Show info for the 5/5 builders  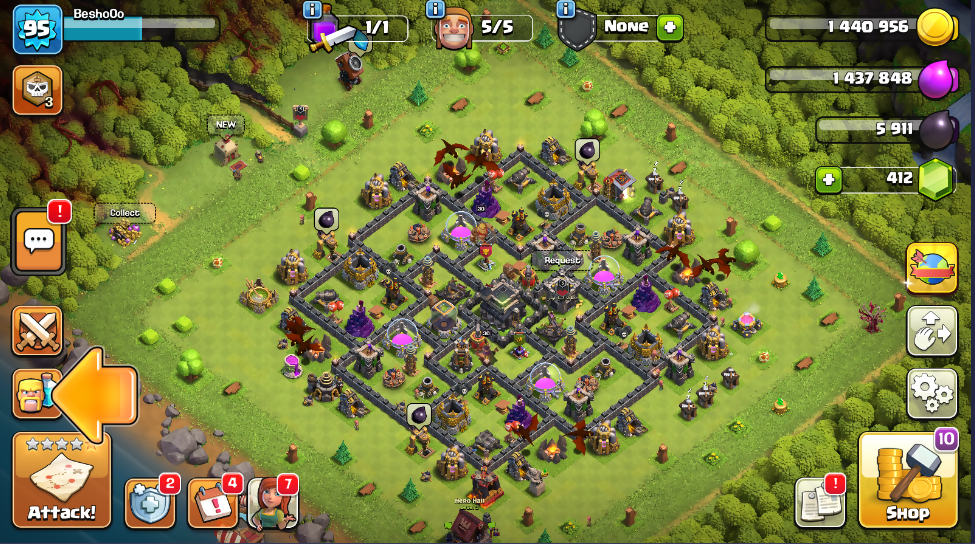click(436, 9)
